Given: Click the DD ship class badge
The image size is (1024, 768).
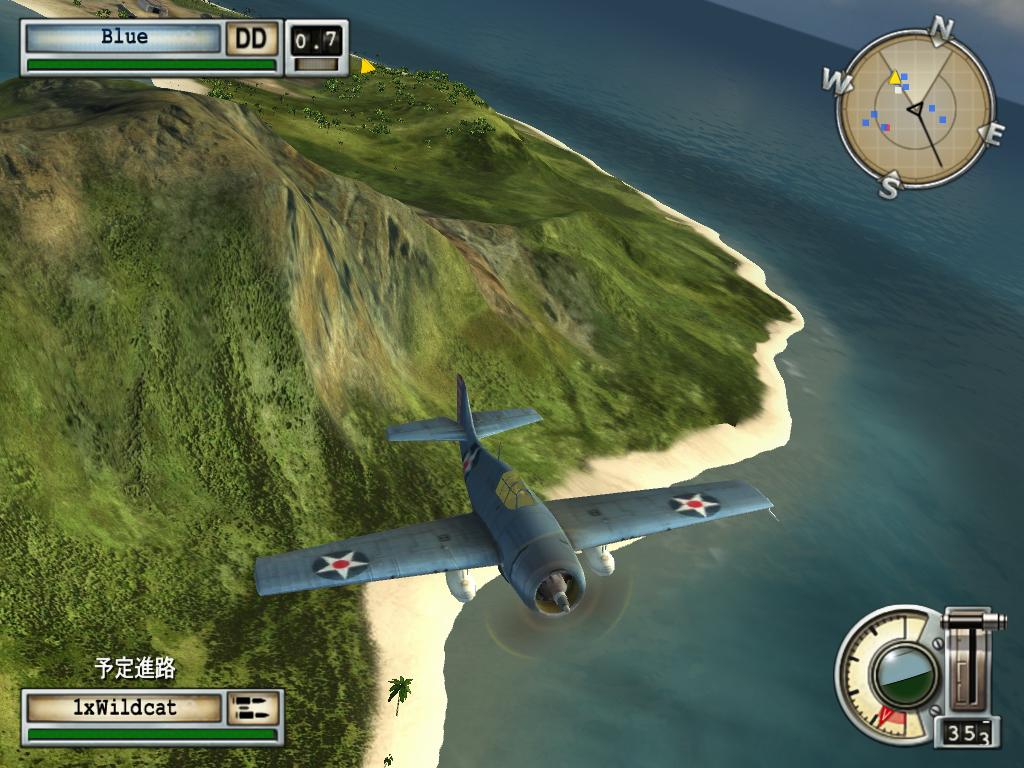Looking at the screenshot, I should point(252,39).
